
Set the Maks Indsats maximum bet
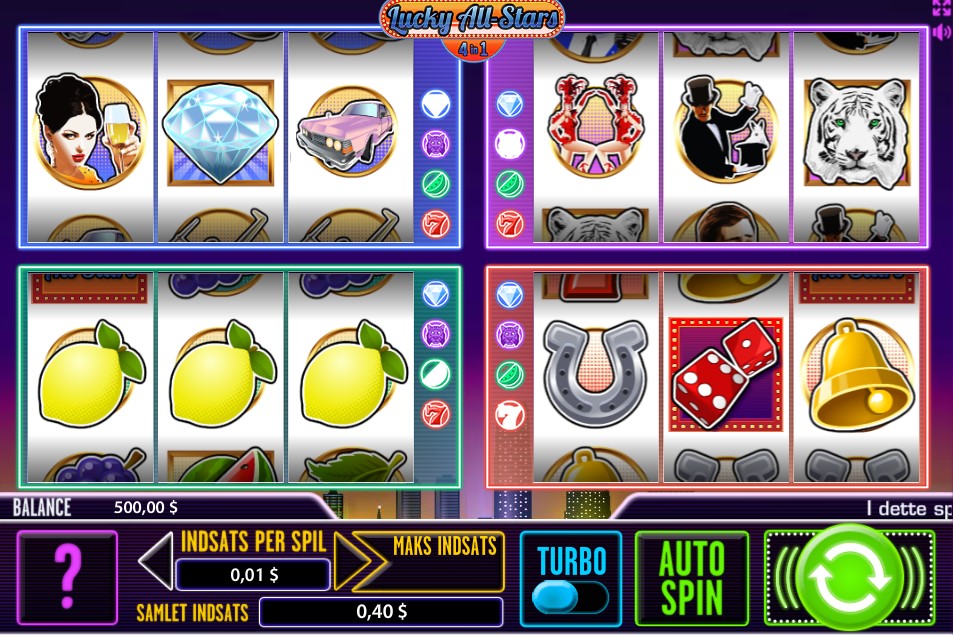[x=444, y=548]
